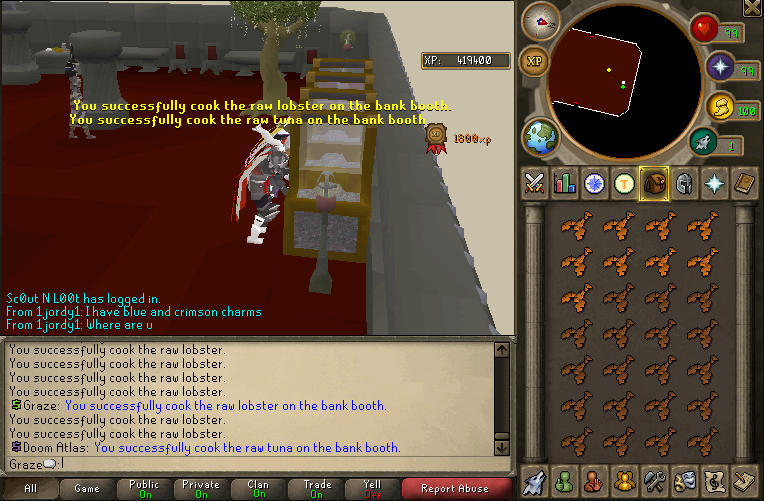
Task: Open the music scroll tab
Action: [715, 481]
